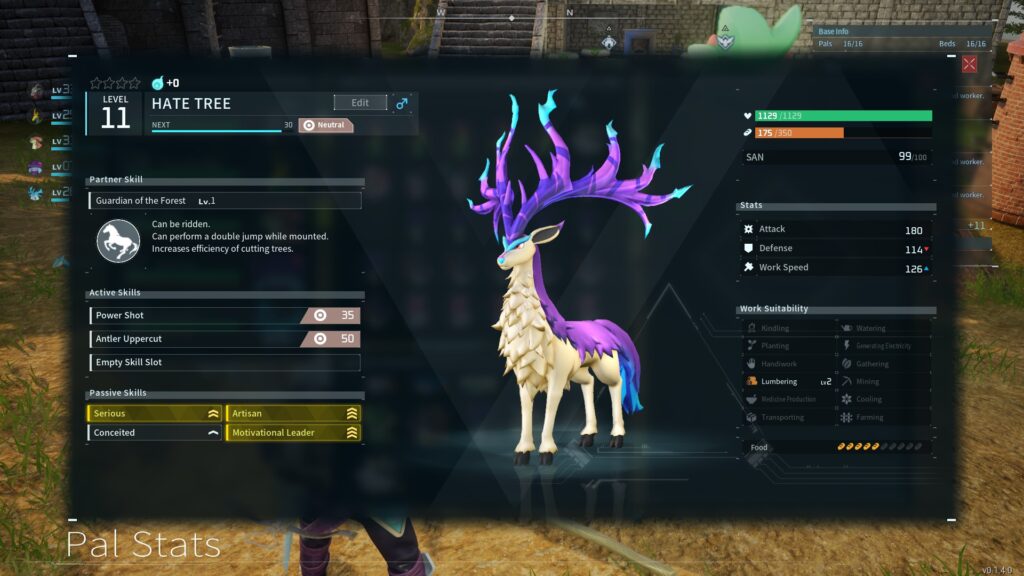Click the white horse partner skill icon
Screen dimensions: 1024x576
(118, 241)
